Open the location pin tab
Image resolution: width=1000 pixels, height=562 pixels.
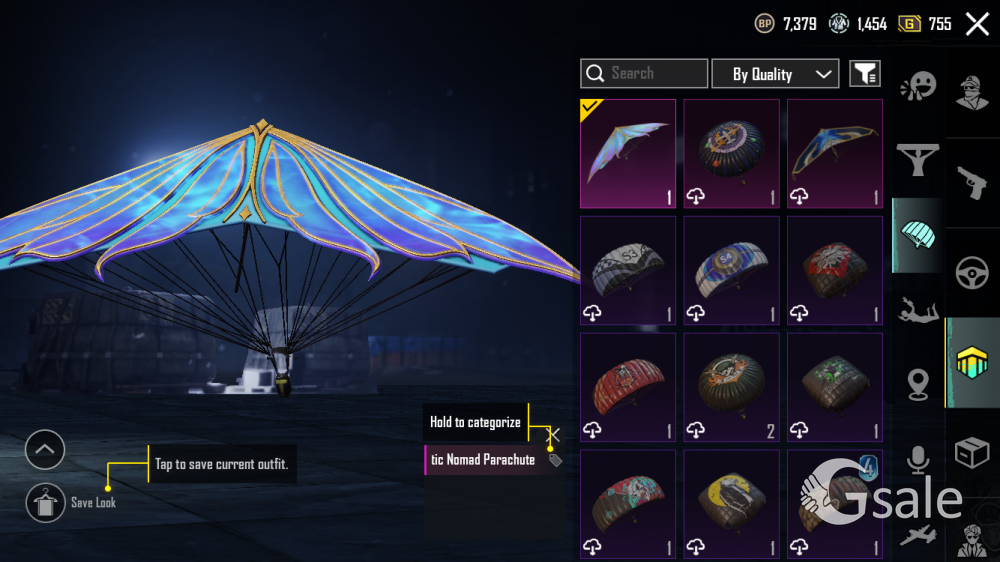917,383
